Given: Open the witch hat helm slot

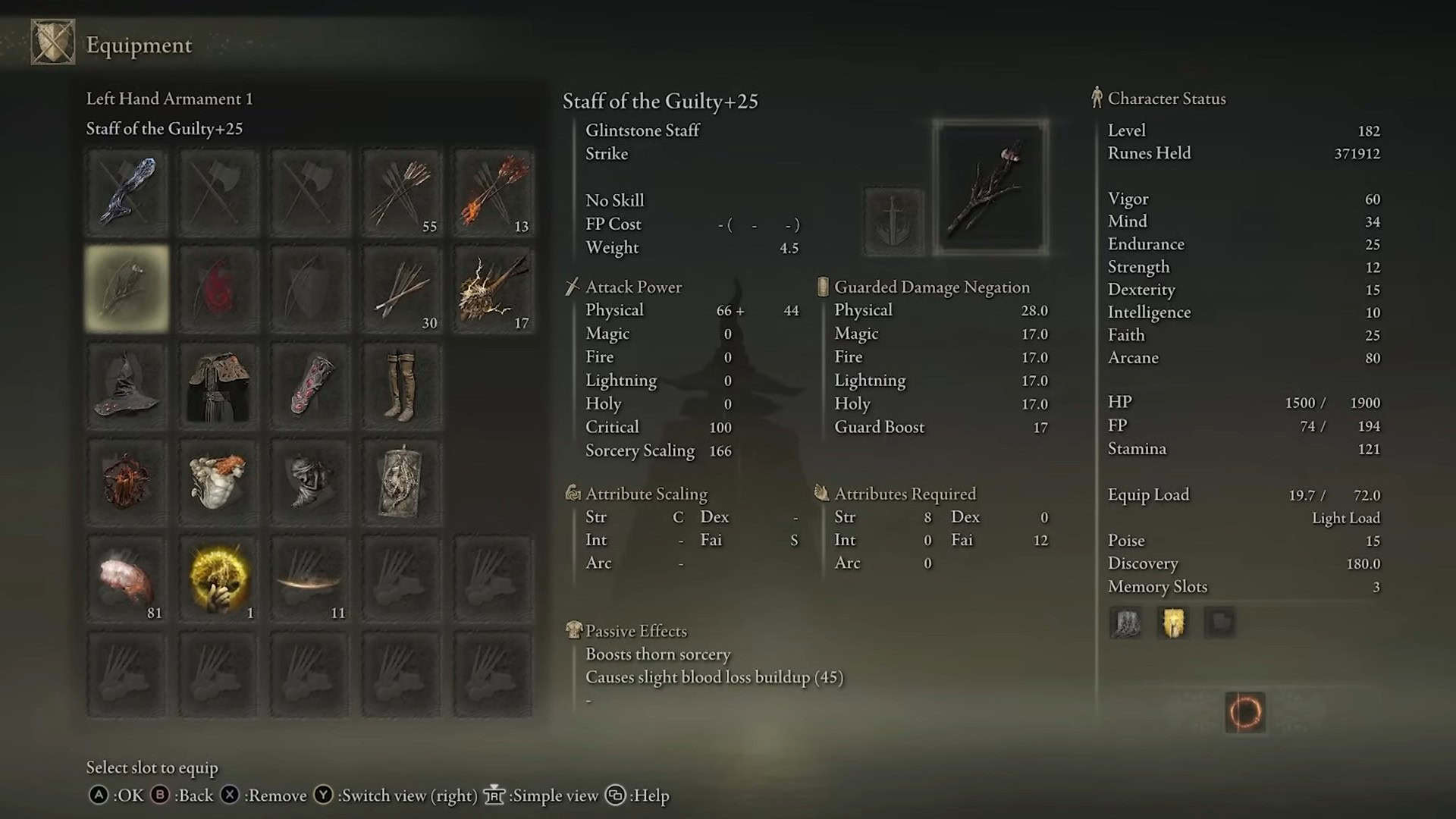Looking at the screenshot, I should coord(127,386).
